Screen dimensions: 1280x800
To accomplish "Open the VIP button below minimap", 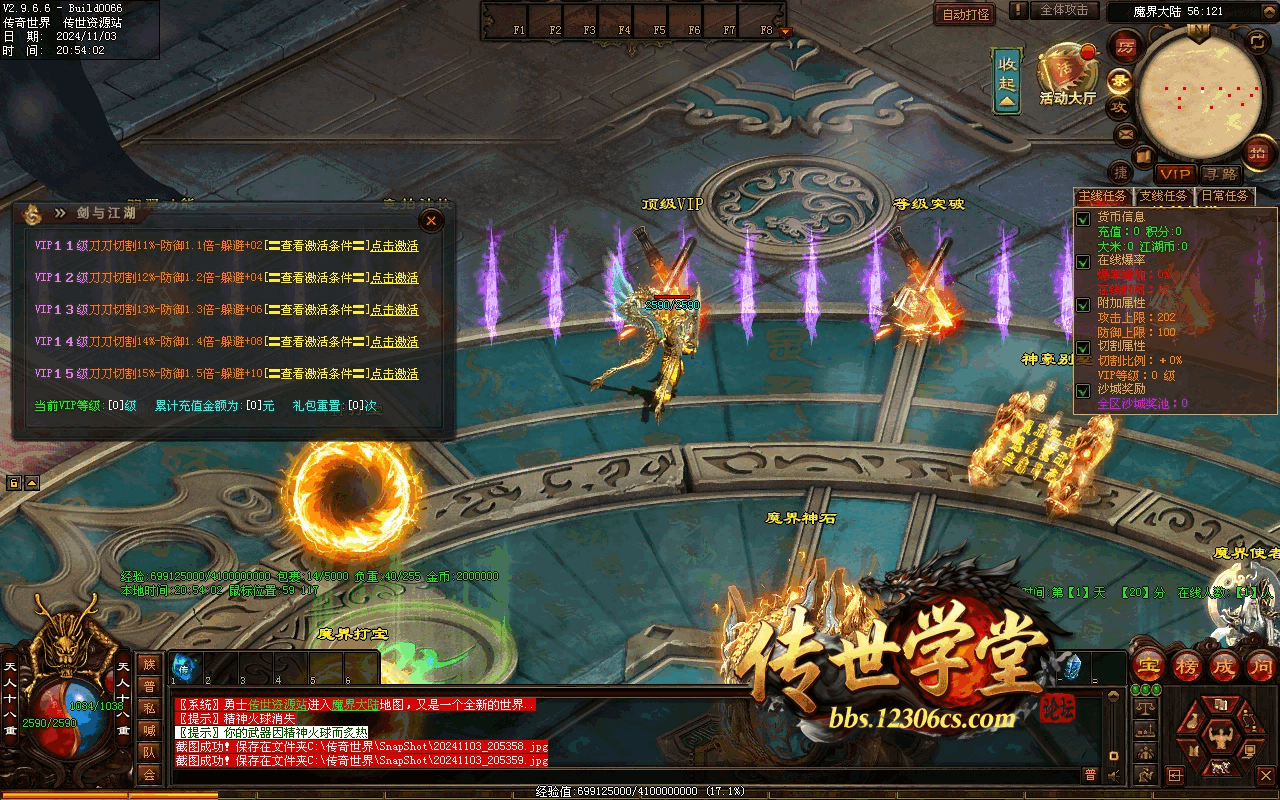I will [x=1175, y=174].
